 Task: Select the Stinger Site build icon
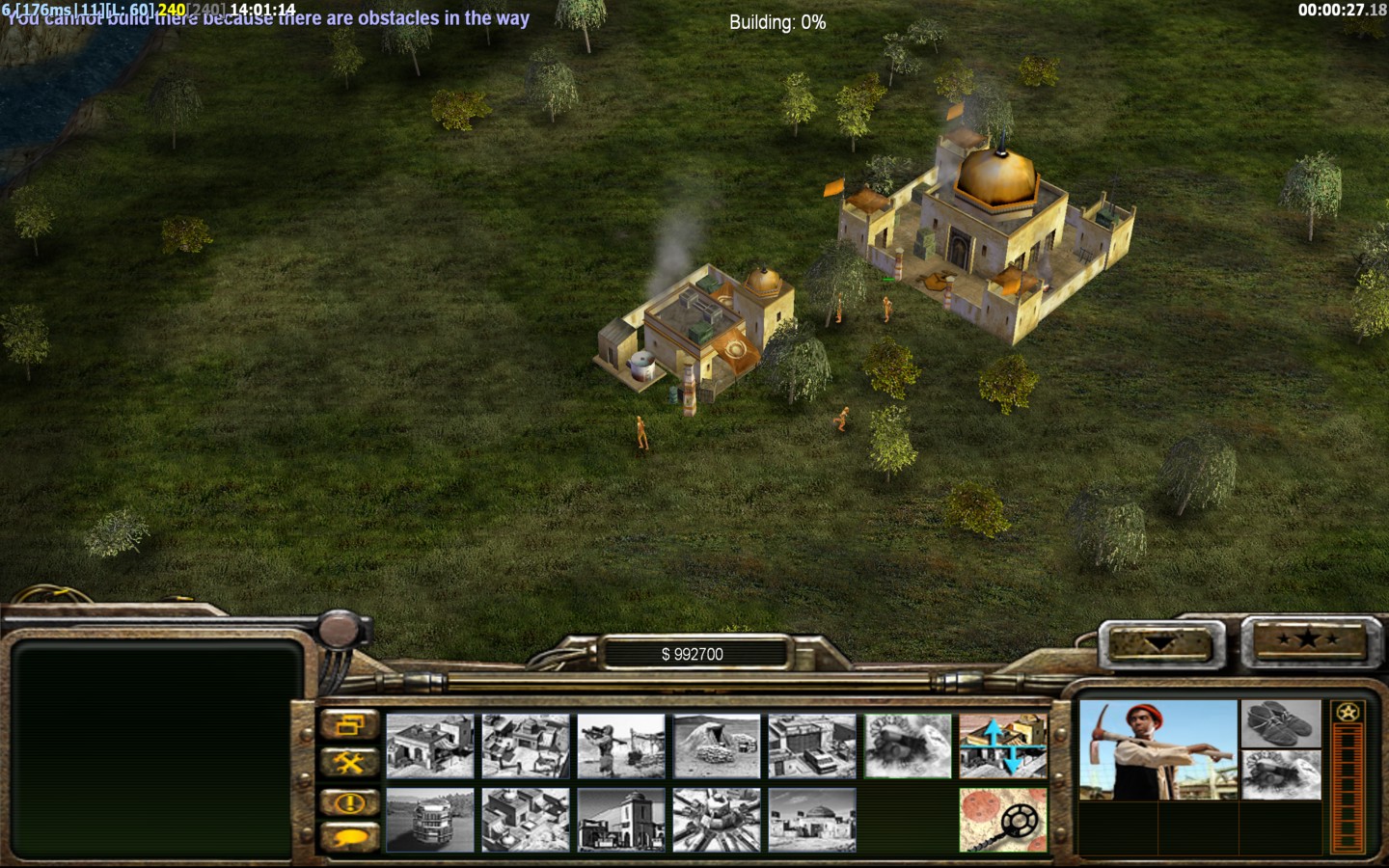coord(621,746)
